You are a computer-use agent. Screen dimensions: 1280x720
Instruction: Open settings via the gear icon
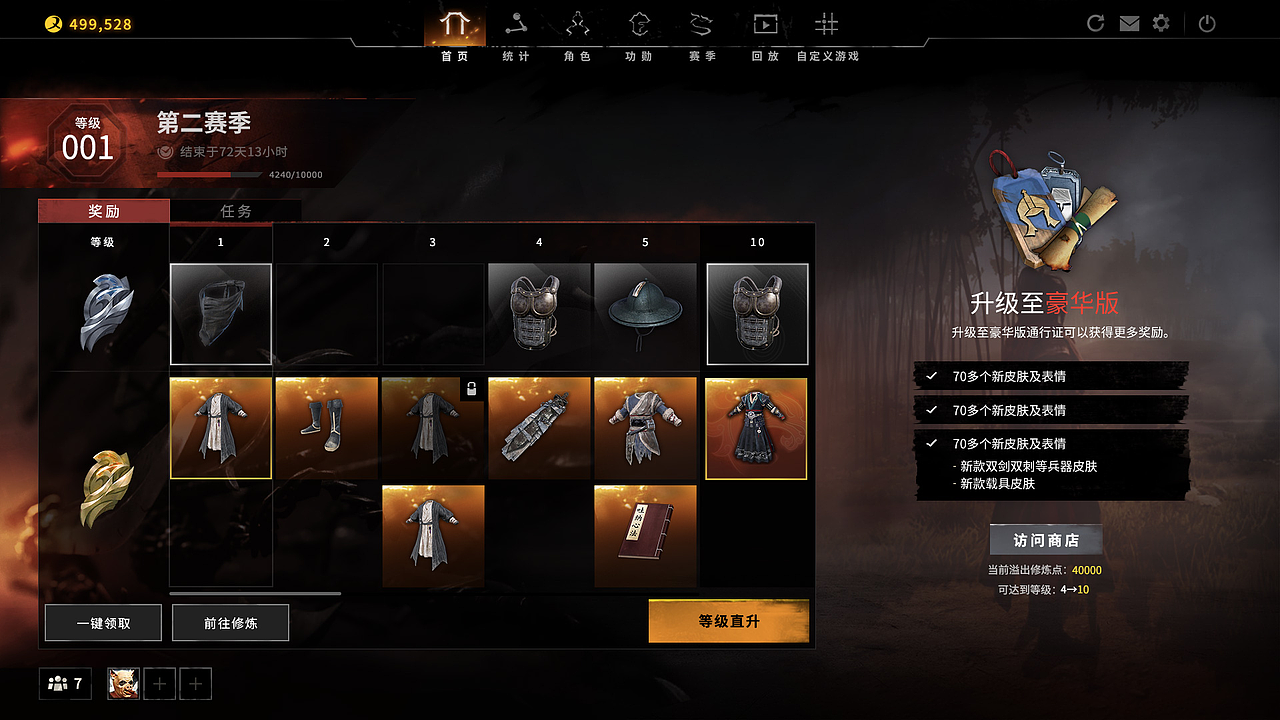point(1161,23)
